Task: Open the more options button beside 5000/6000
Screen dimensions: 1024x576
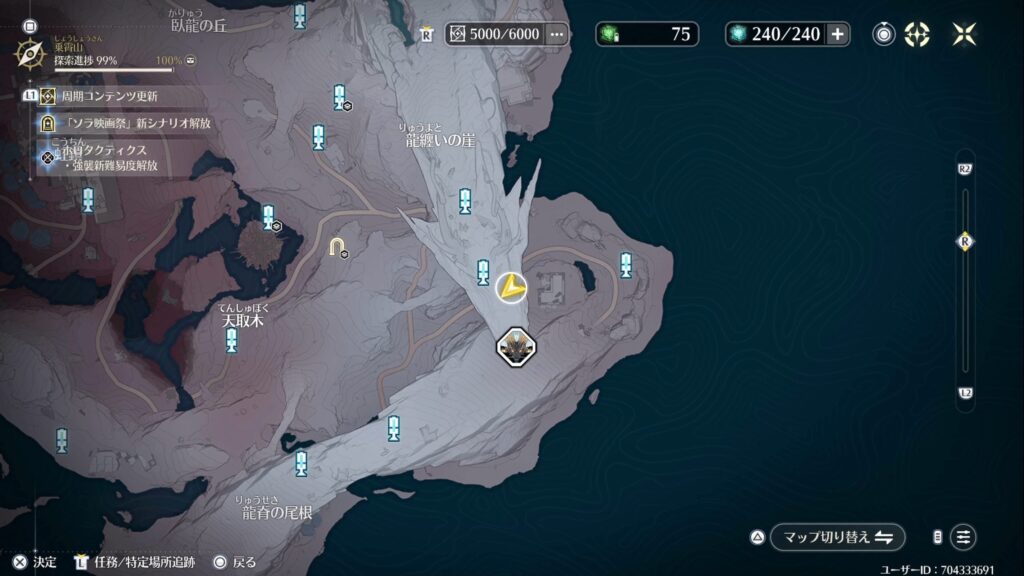Action: [557, 34]
